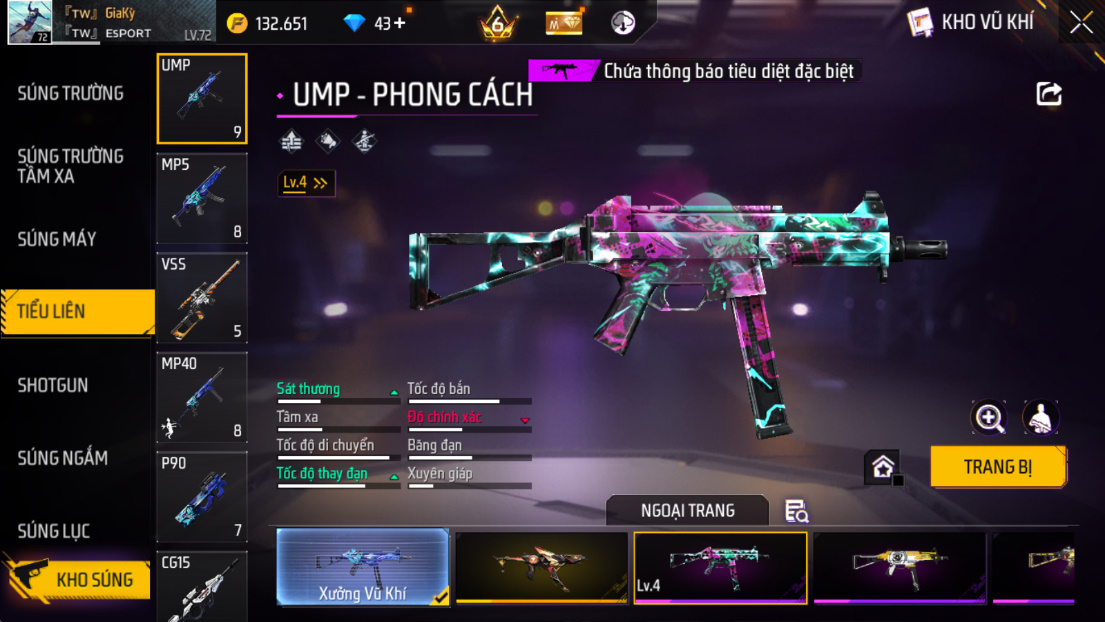Choose the SÚNG NGẮM category
The image size is (1105, 622).
[62, 458]
